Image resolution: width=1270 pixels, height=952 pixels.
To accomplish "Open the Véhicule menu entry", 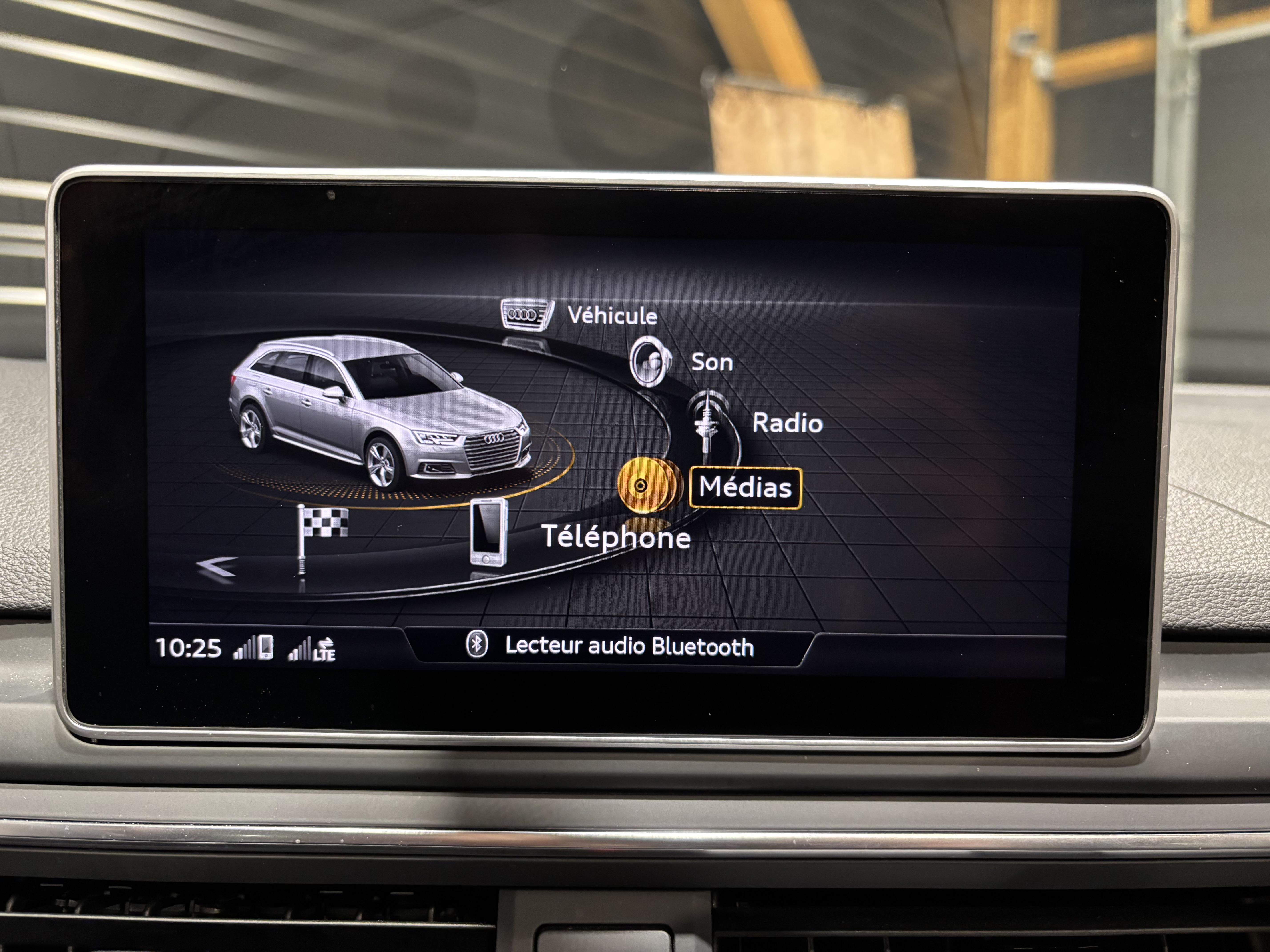I will click(612, 316).
